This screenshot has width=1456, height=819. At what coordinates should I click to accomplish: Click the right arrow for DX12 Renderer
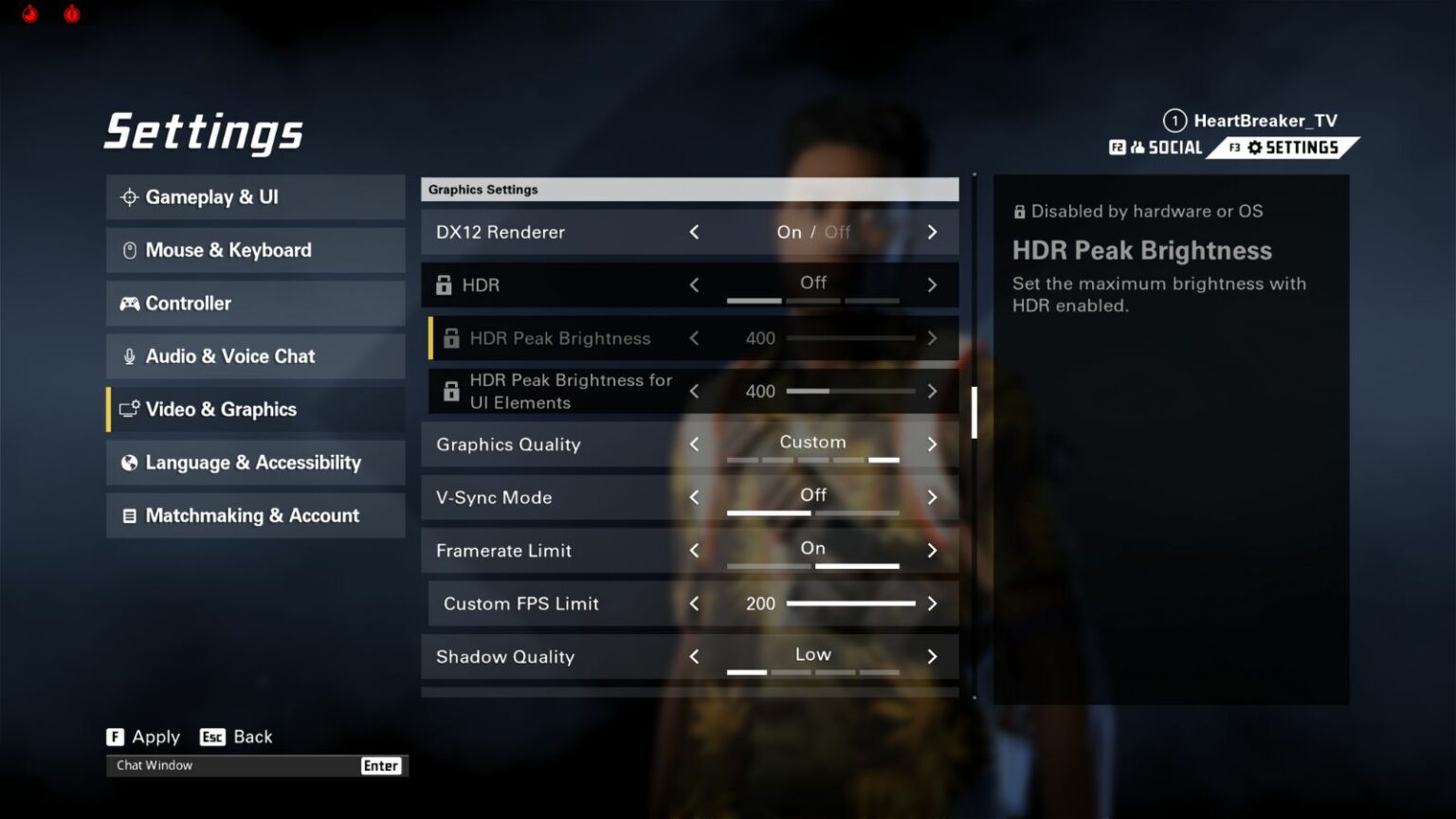(x=932, y=232)
